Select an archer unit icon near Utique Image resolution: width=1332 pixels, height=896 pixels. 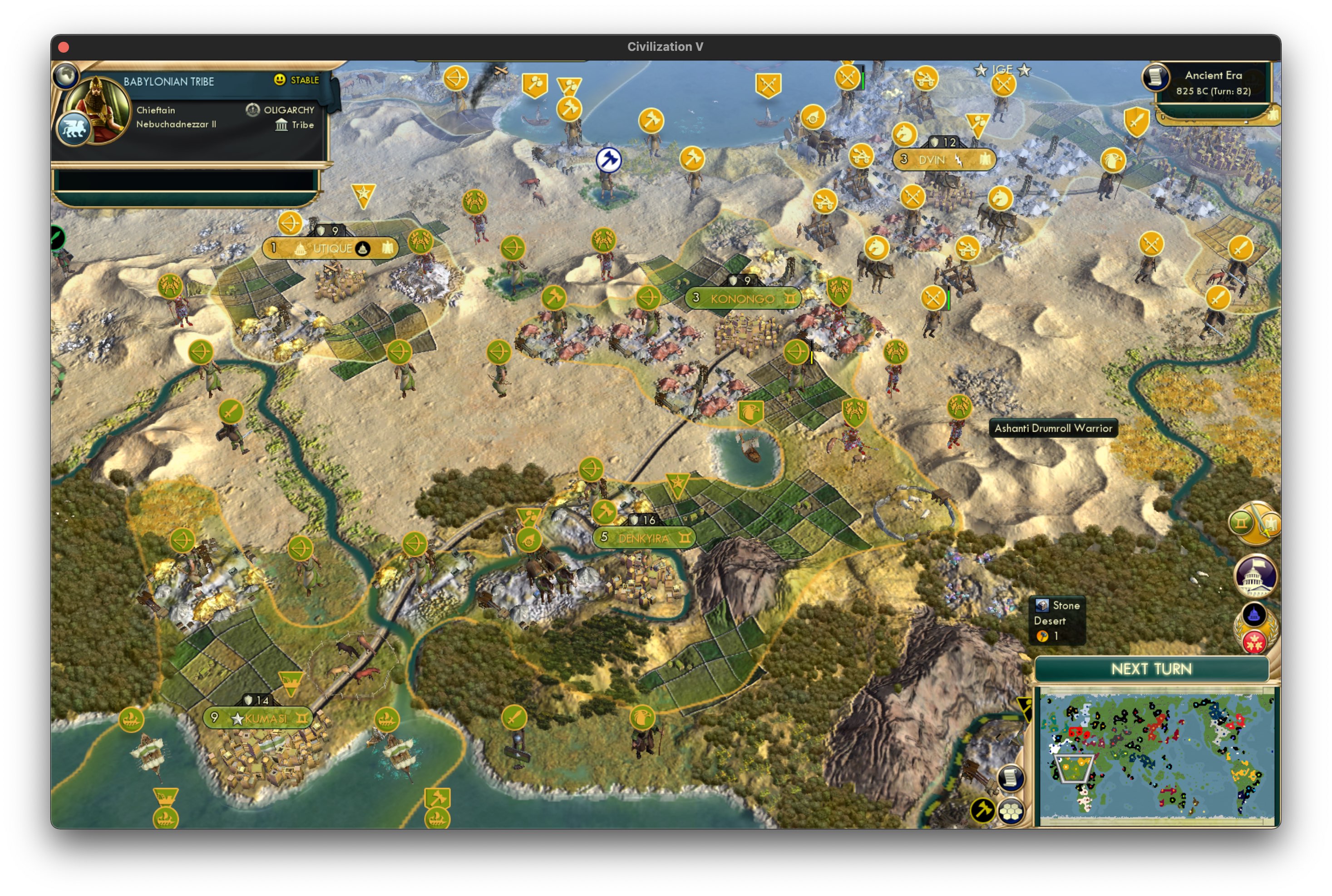click(290, 223)
